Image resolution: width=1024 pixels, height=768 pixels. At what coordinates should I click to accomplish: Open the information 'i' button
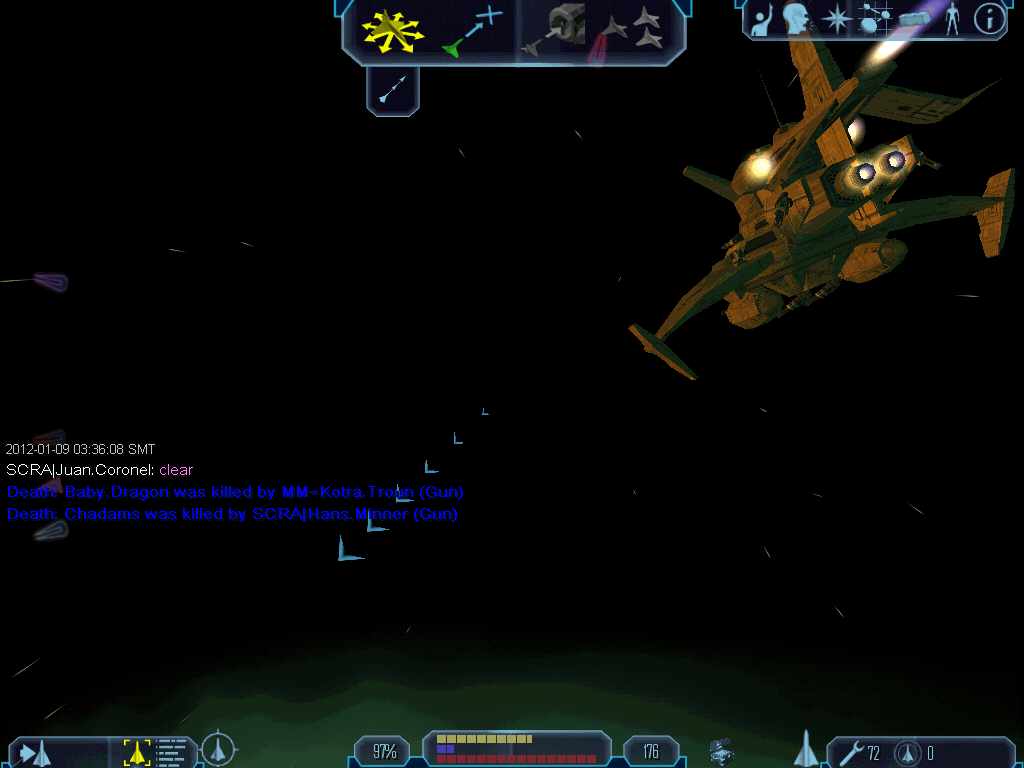(x=989, y=19)
